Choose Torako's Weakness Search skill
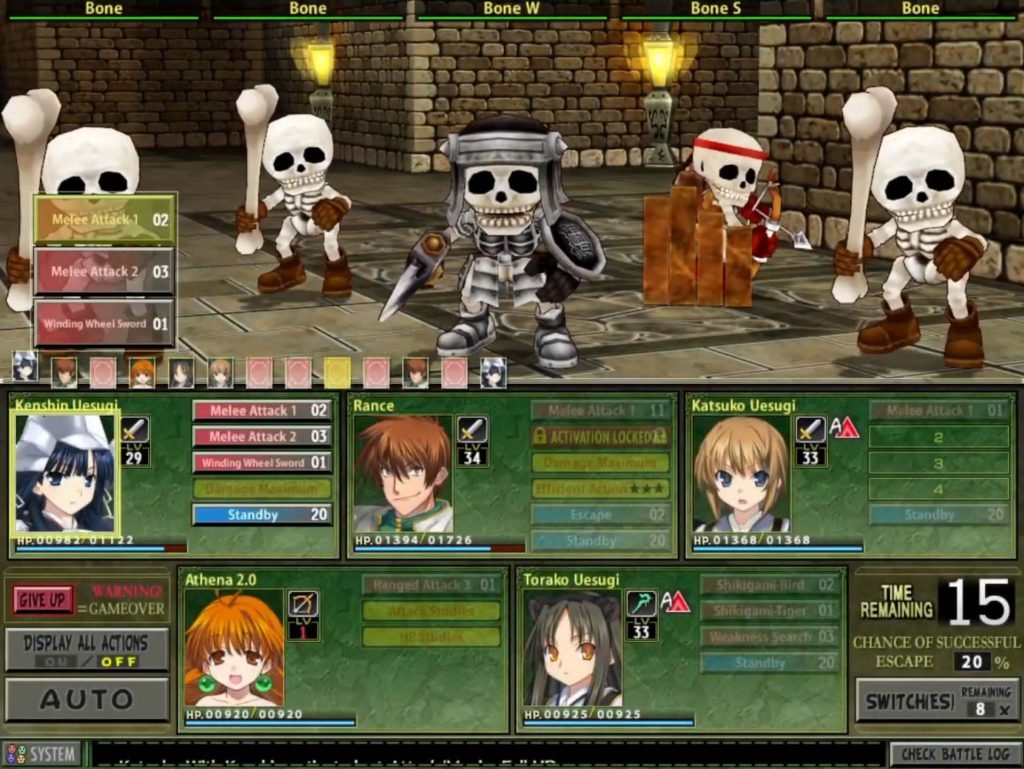 (768, 637)
